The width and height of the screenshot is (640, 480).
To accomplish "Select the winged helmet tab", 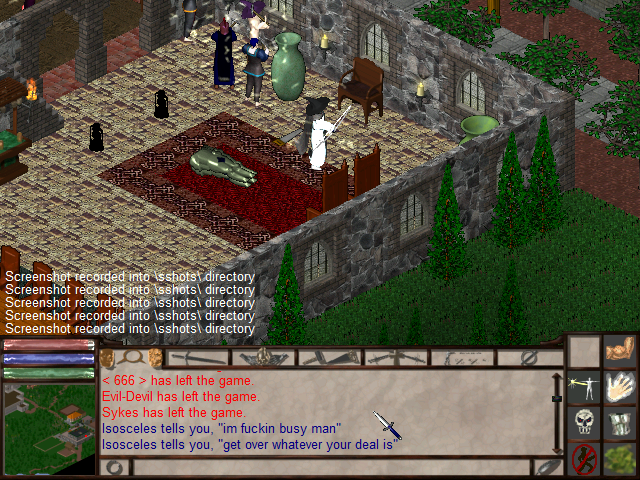I will pyautogui.click(x=265, y=357).
